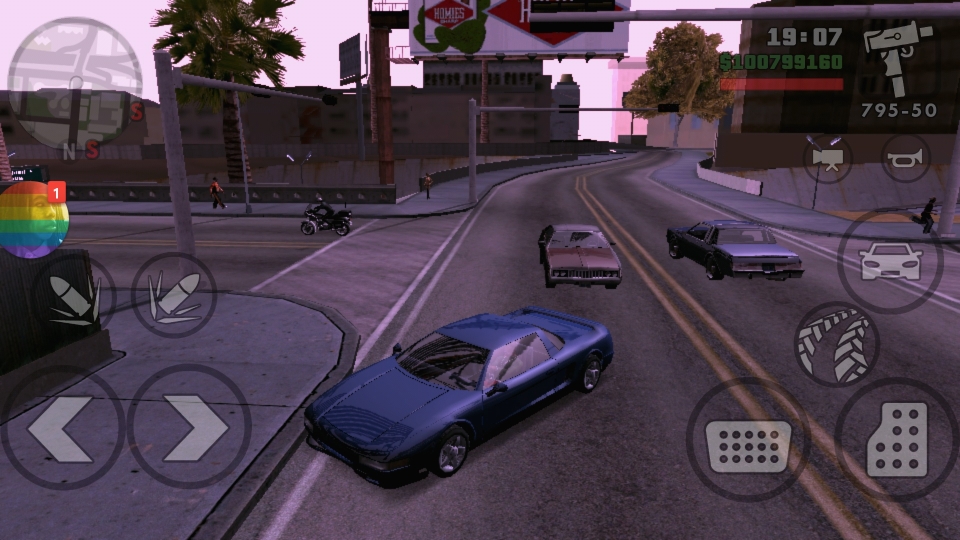Tap the steer right arrow button
Viewport: 960px width, 540px height.
click(189, 427)
